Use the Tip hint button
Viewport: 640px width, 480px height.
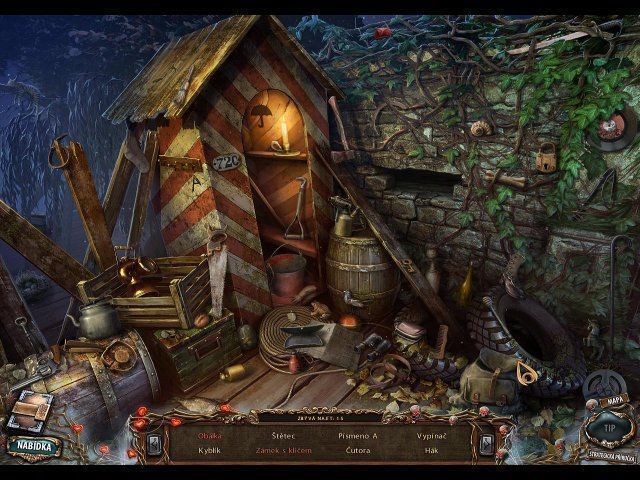pos(609,429)
